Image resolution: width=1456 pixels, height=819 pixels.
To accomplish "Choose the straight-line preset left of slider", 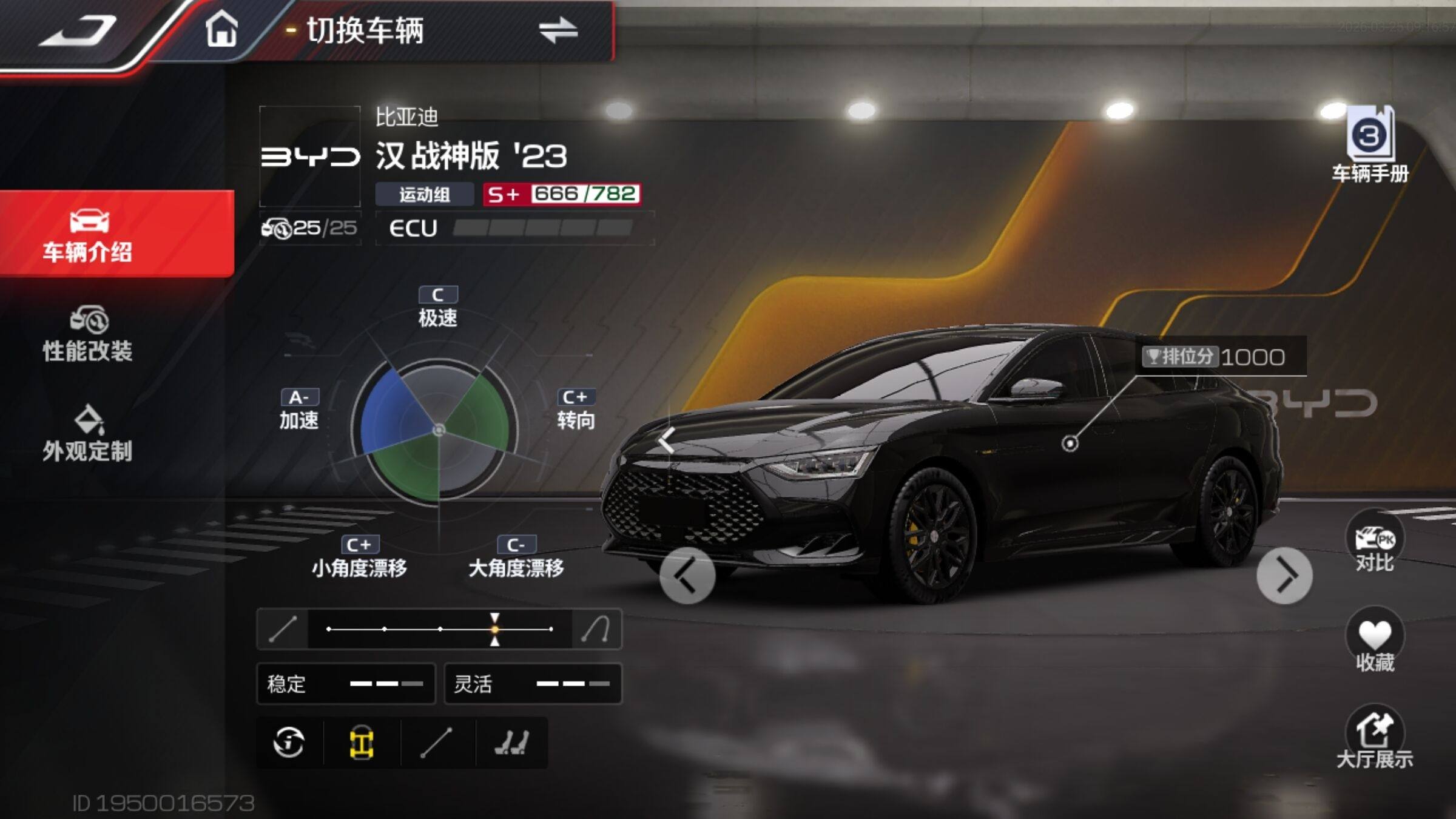I will point(283,629).
